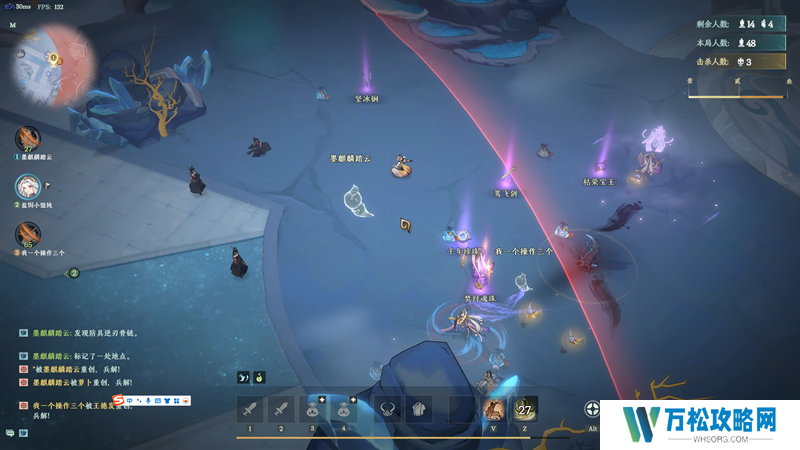Viewport: 800px width, 450px height.
Task: Click the Sogou input method S logo
Action: 118,400
